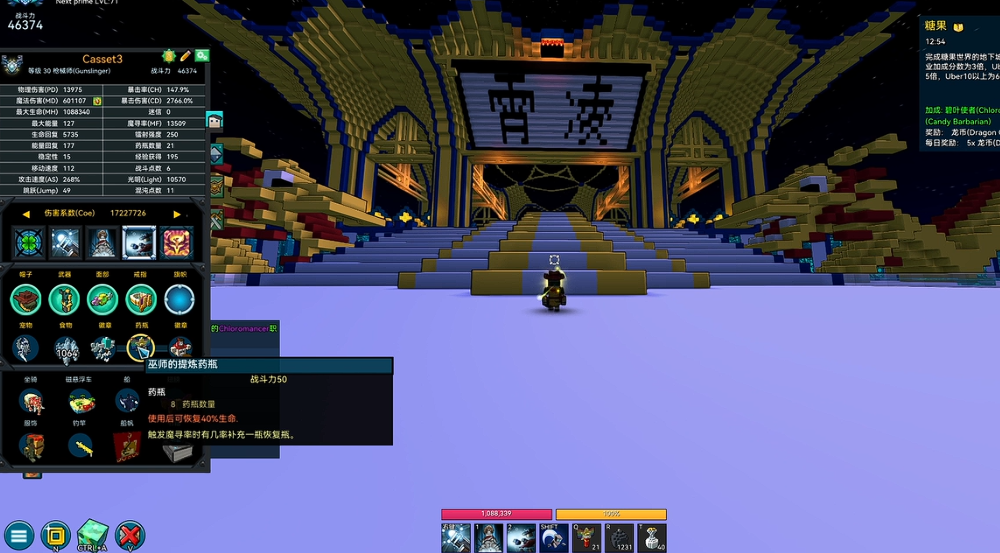Click the right arrow beside damage coefficient

177,213
